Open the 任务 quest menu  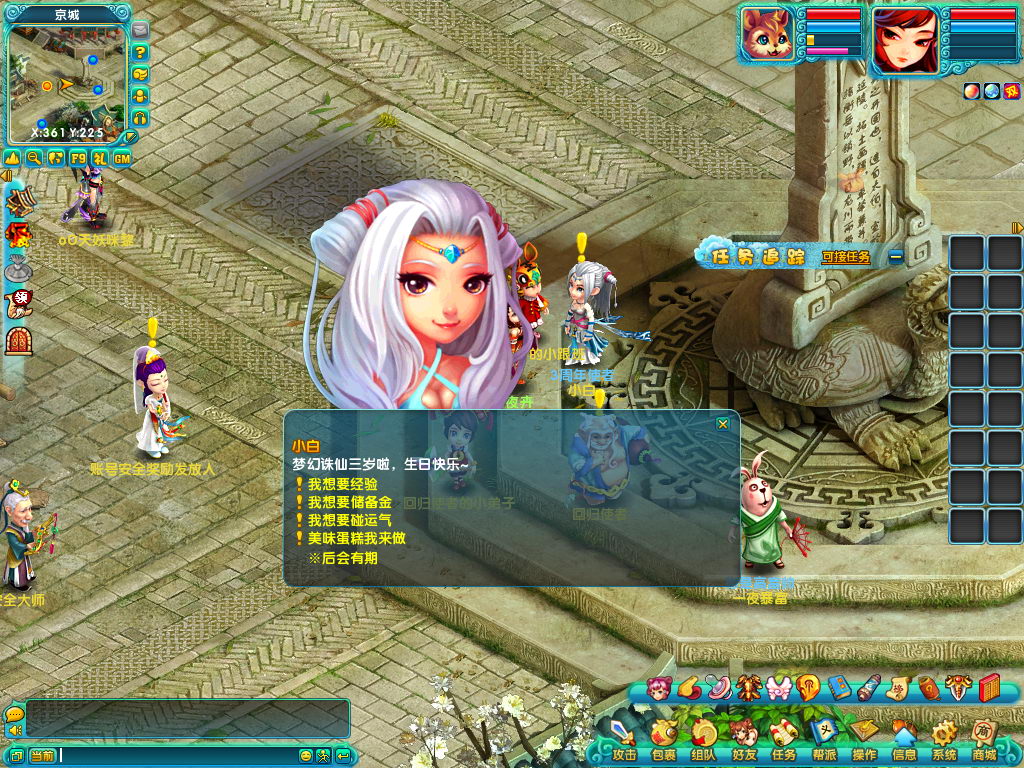784,738
